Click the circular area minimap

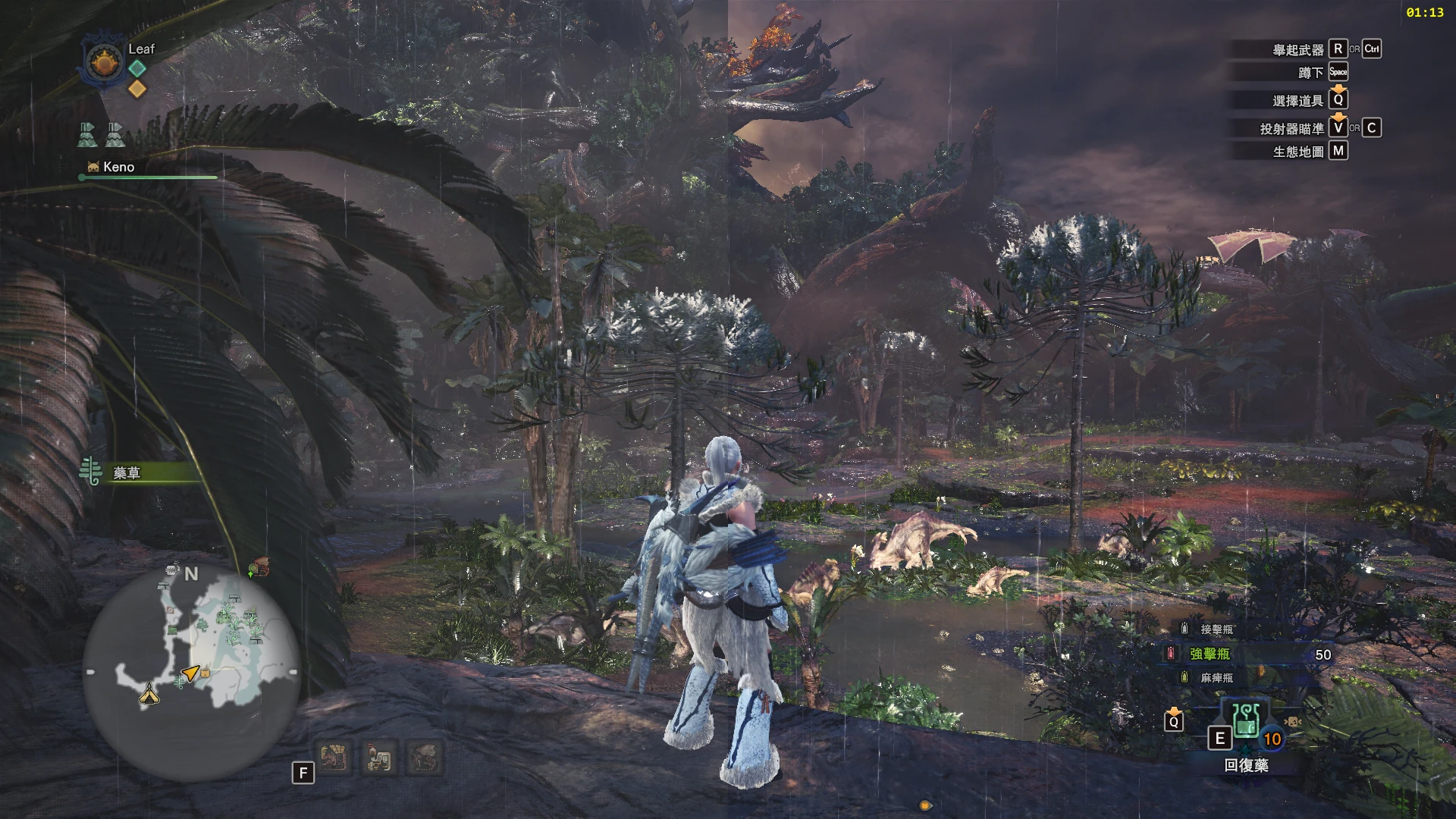click(x=192, y=672)
